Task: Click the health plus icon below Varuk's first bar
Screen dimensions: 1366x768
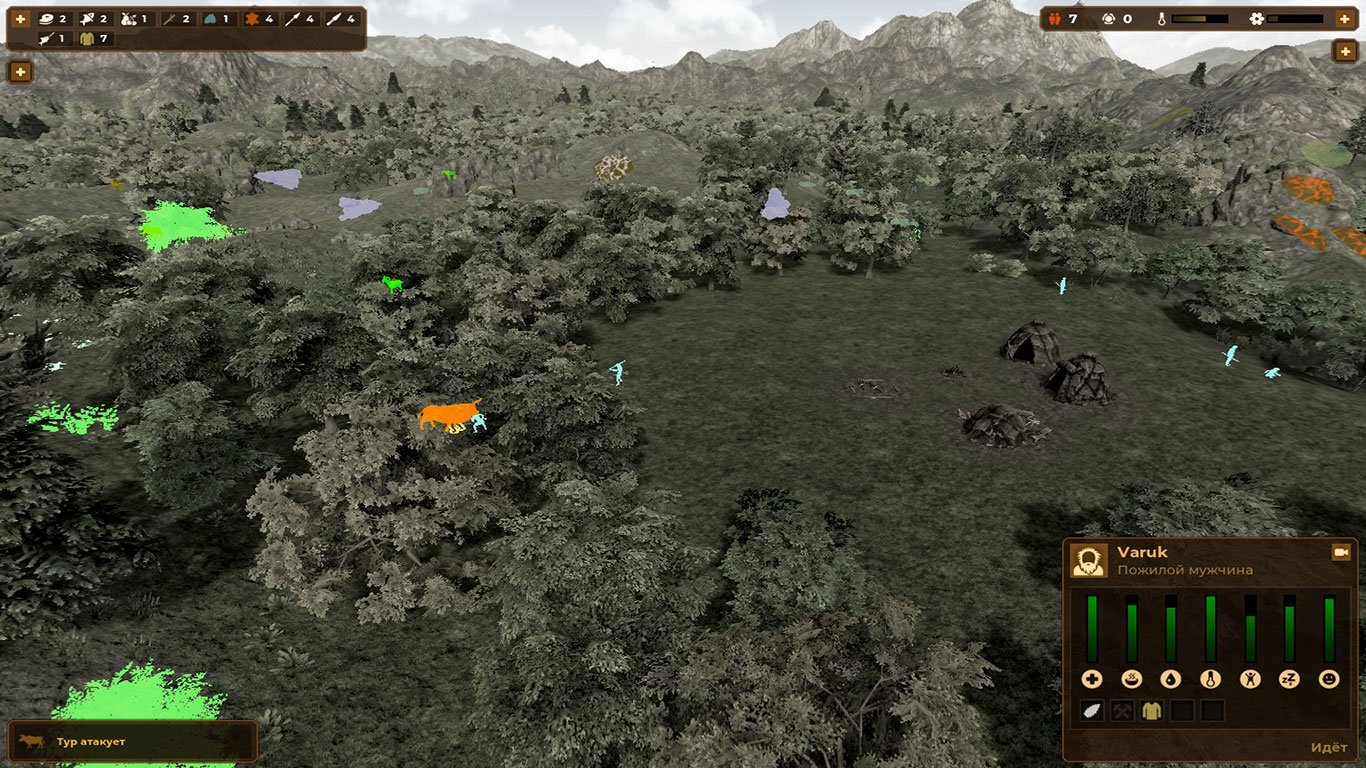Action: coord(1091,679)
